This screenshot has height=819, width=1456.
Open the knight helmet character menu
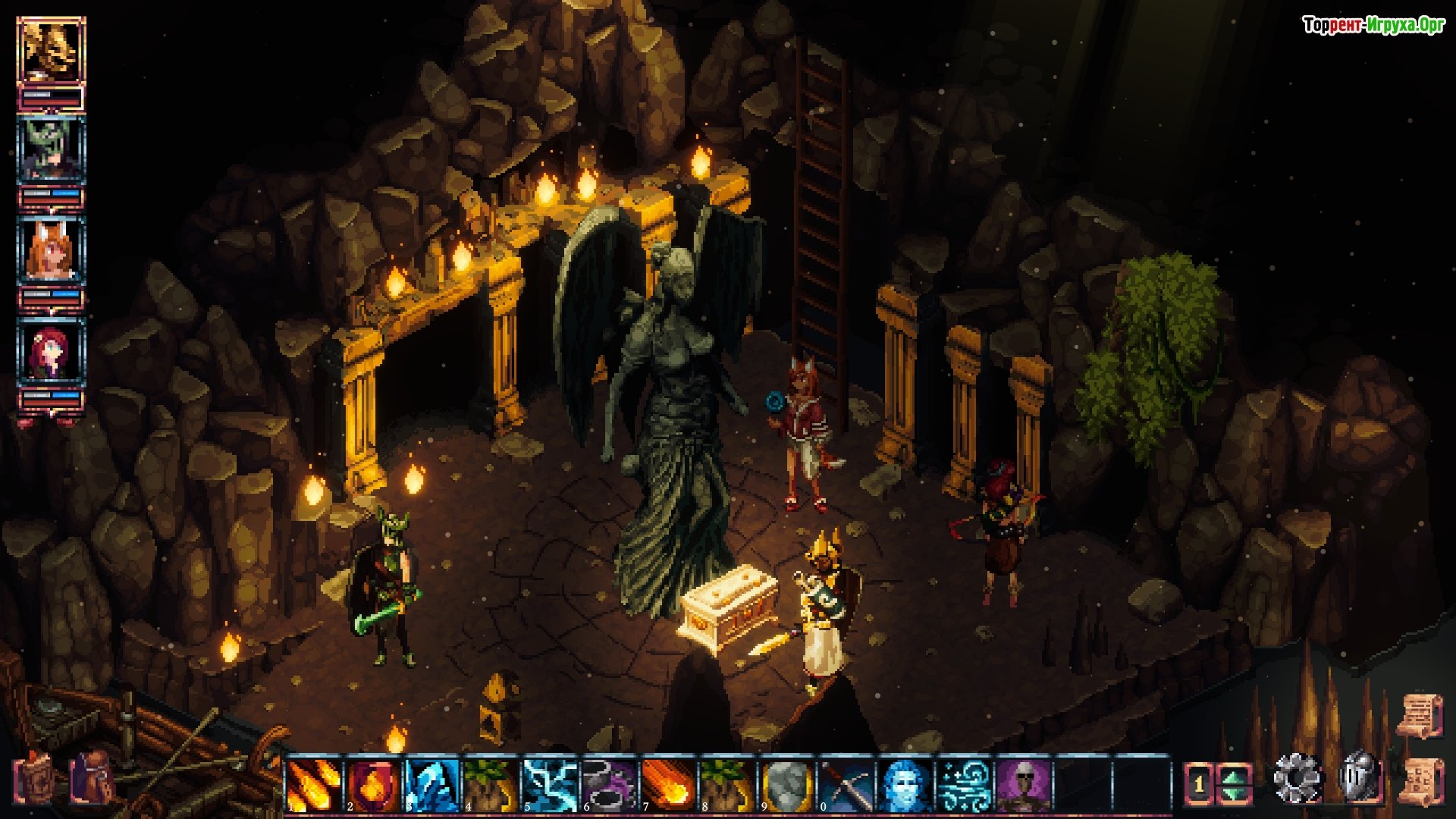click(1360, 777)
